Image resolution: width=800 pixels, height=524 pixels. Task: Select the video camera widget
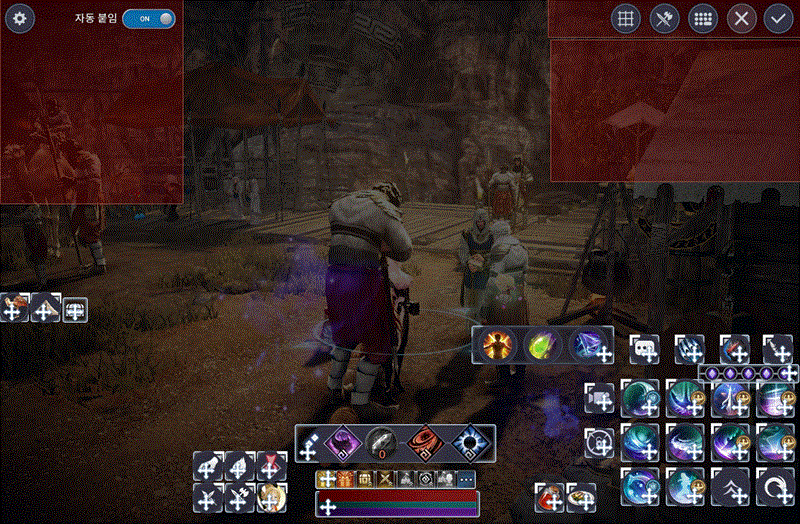[600, 398]
